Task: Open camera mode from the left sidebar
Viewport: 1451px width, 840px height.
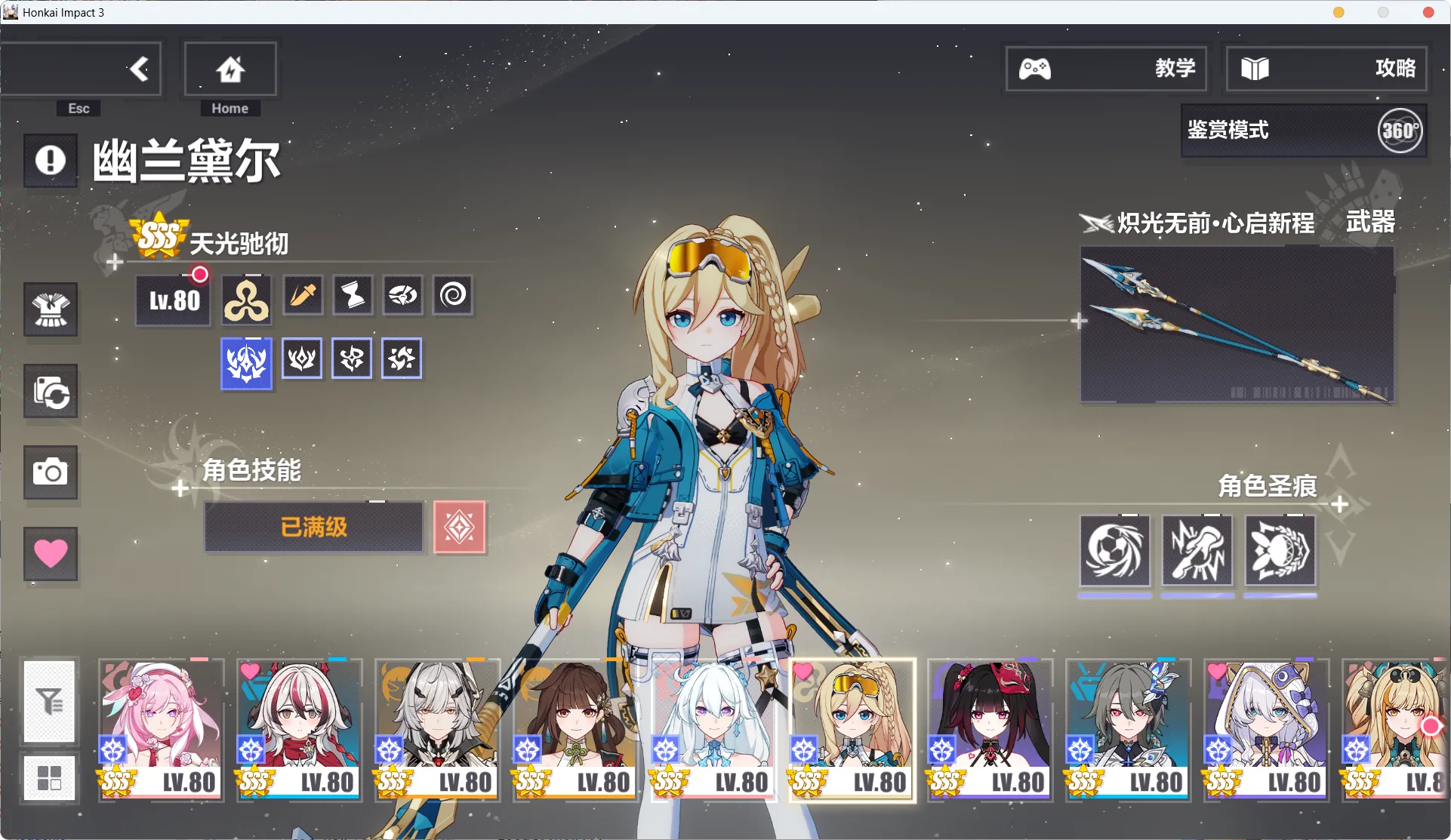Action: click(50, 473)
